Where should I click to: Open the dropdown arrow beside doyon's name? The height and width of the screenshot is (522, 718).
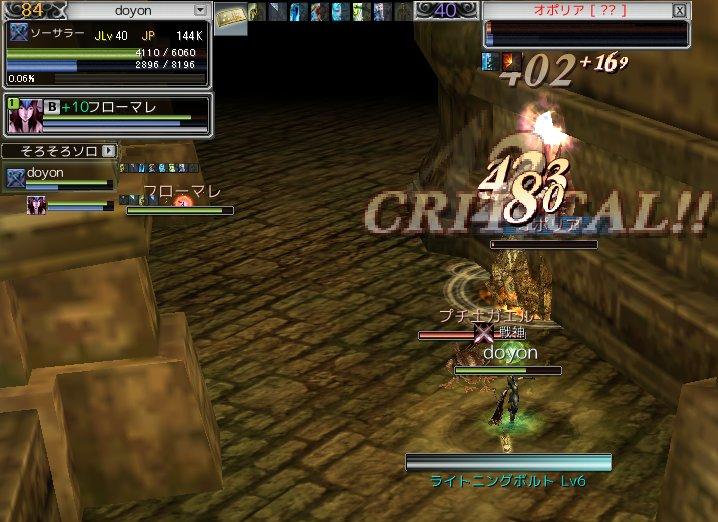click(201, 10)
